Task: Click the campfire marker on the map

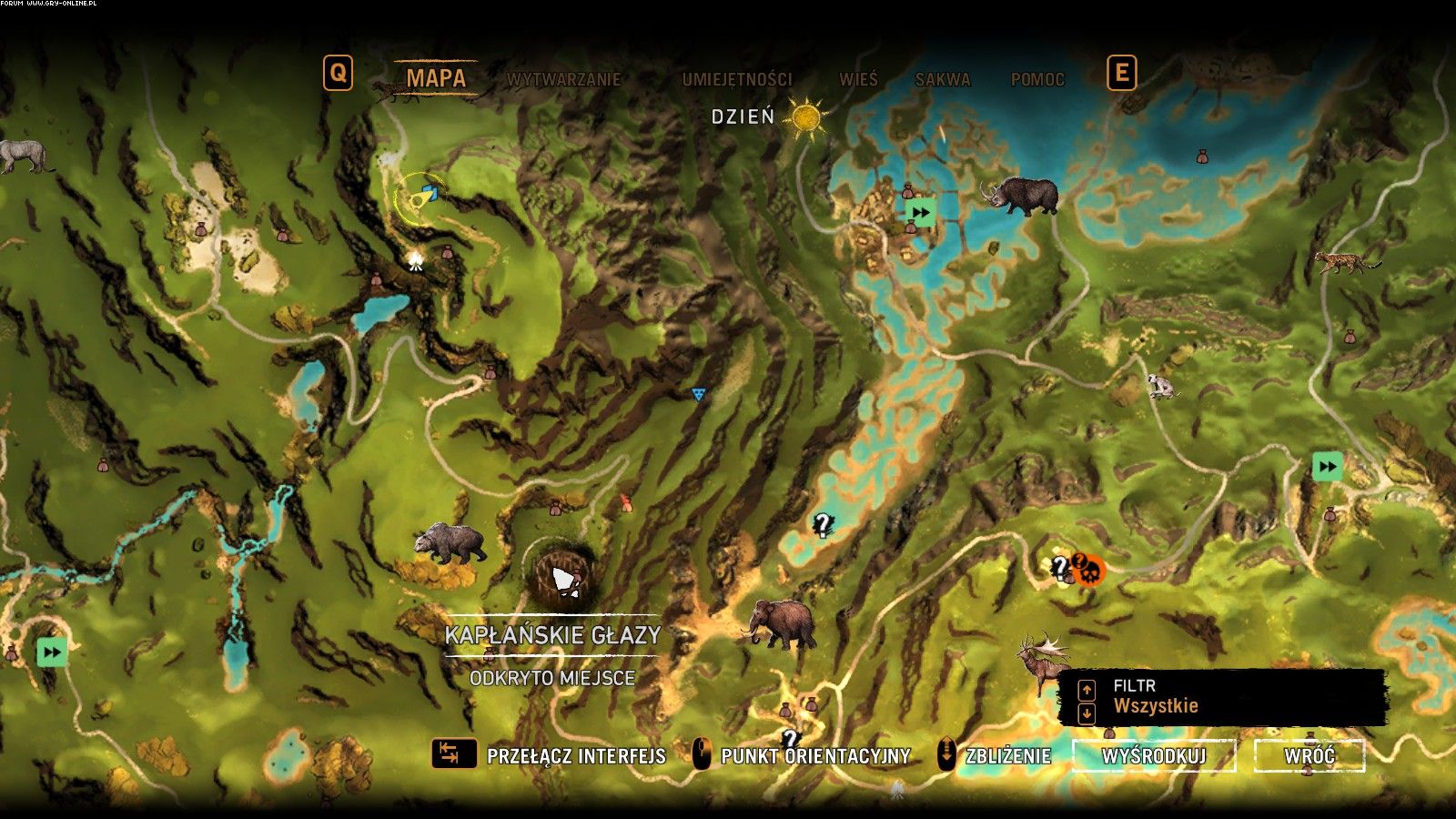Action: tap(416, 262)
